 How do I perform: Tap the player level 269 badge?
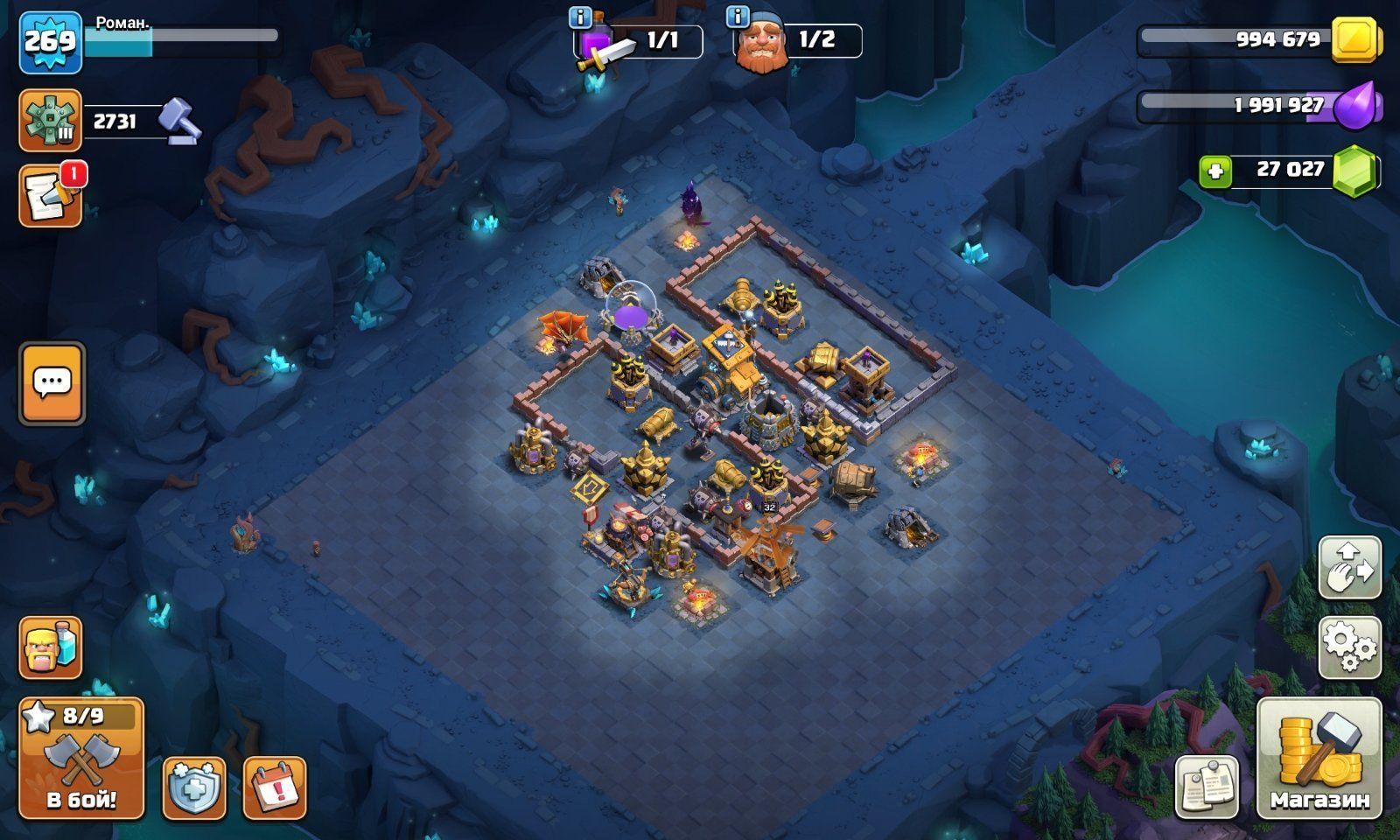51,41
